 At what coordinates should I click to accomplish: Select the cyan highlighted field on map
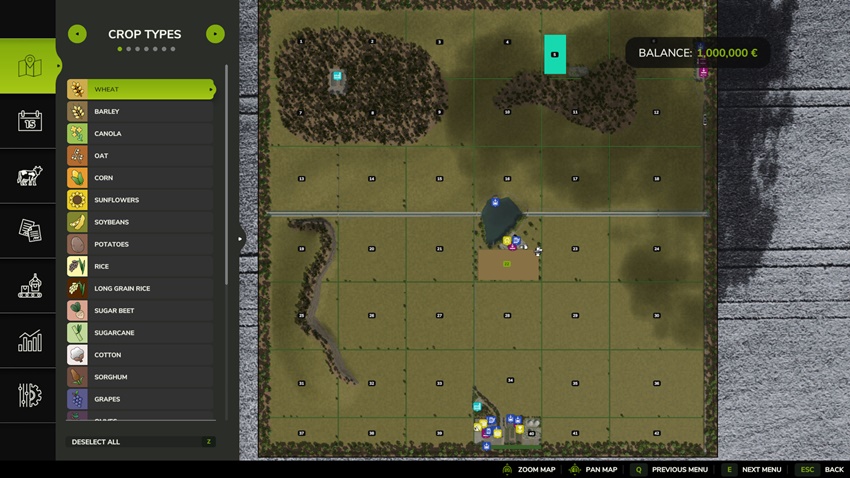click(x=555, y=54)
